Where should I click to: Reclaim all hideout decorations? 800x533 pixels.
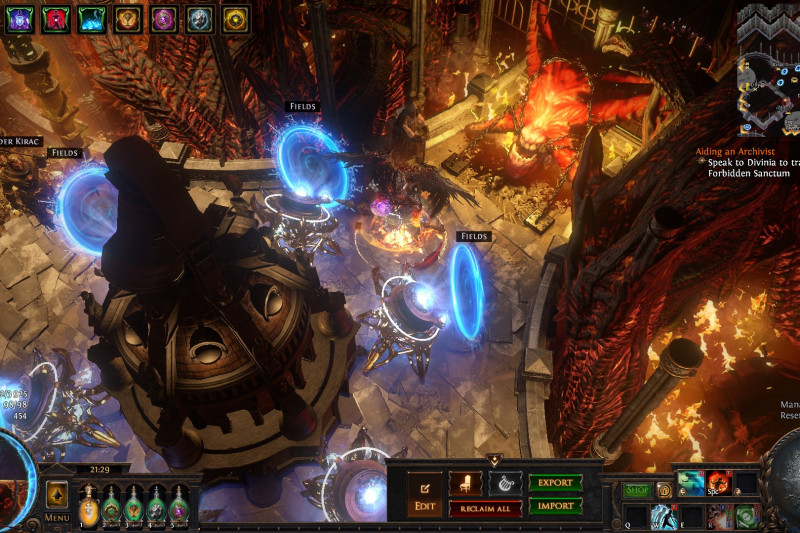click(x=485, y=508)
